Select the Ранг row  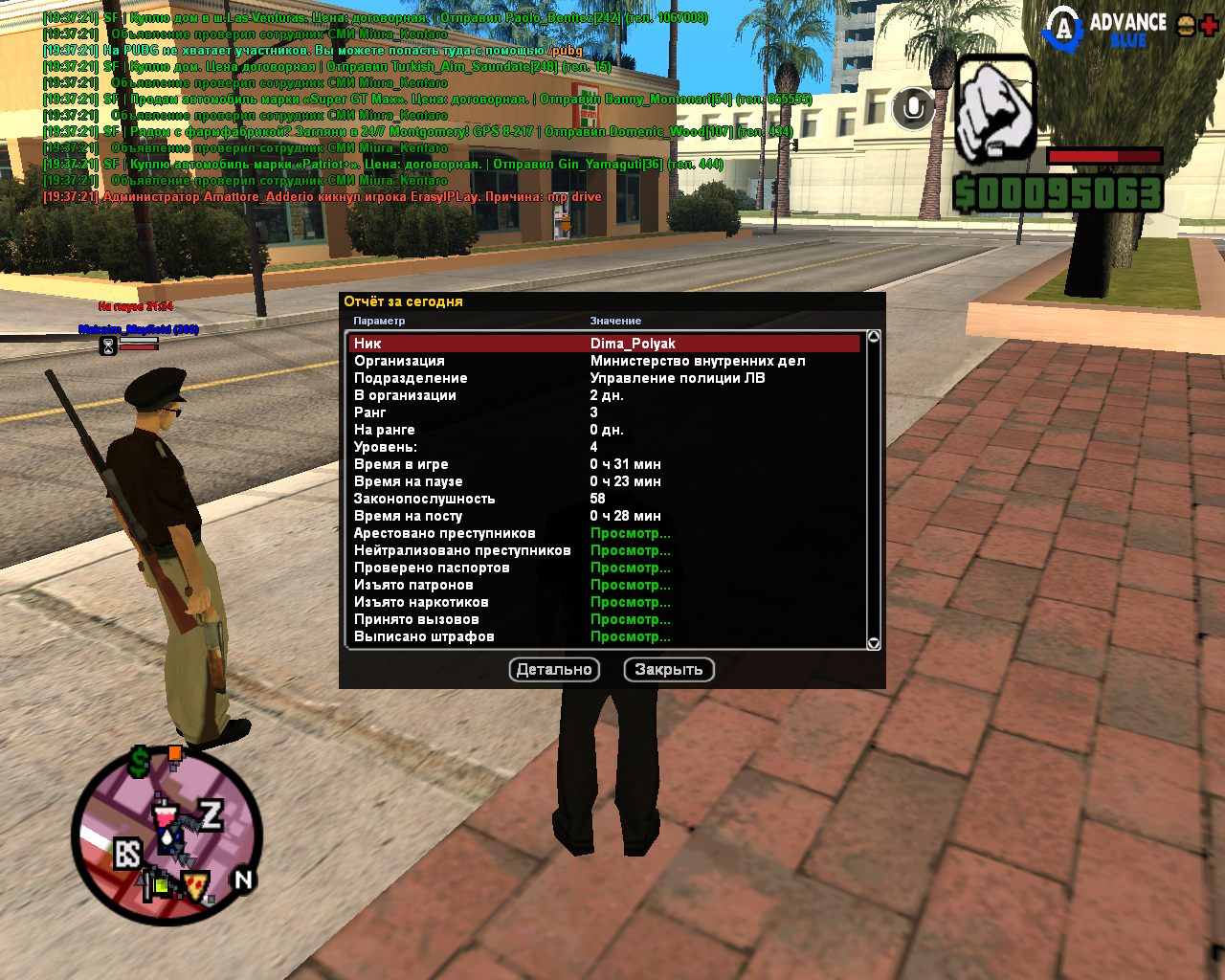(605, 412)
